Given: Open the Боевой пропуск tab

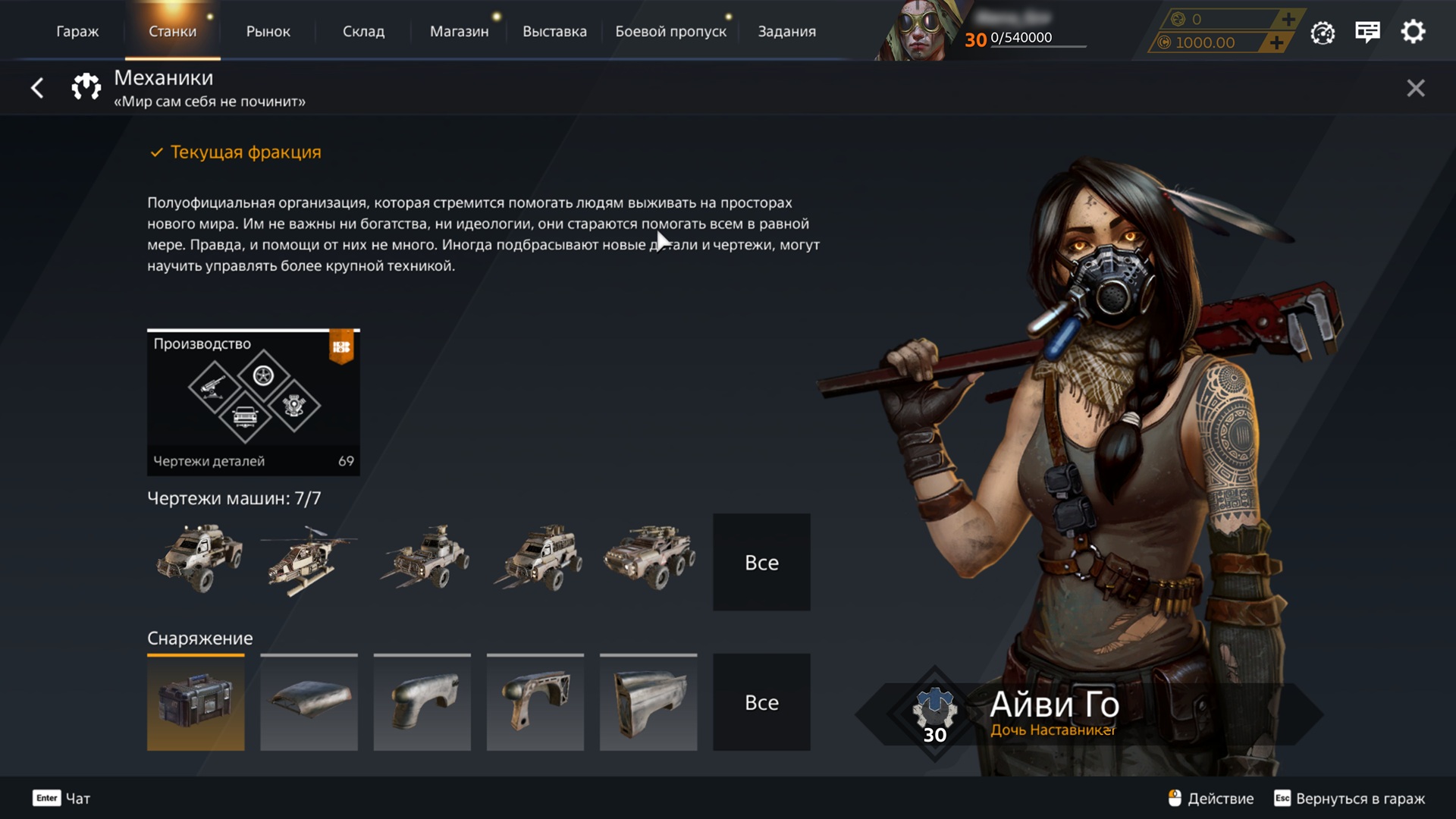Looking at the screenshot, I should click(x=670, y=31).
